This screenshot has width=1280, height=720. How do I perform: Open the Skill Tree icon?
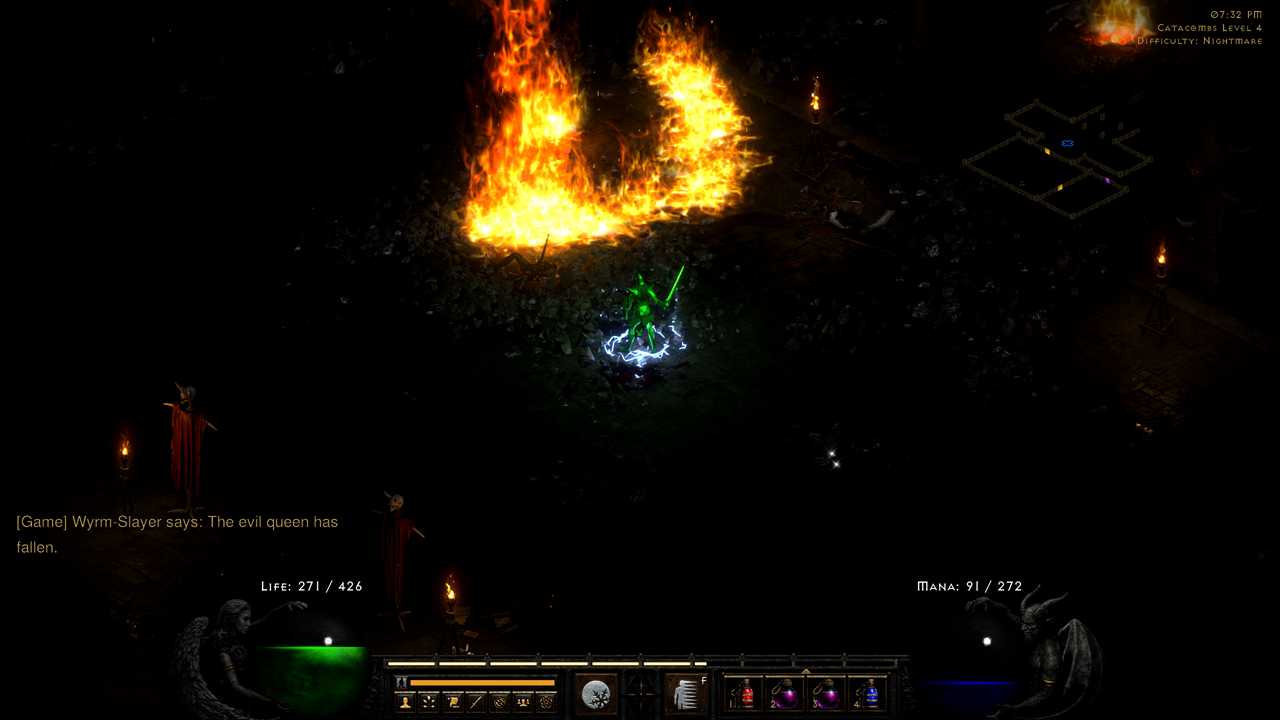pos(429,700)
